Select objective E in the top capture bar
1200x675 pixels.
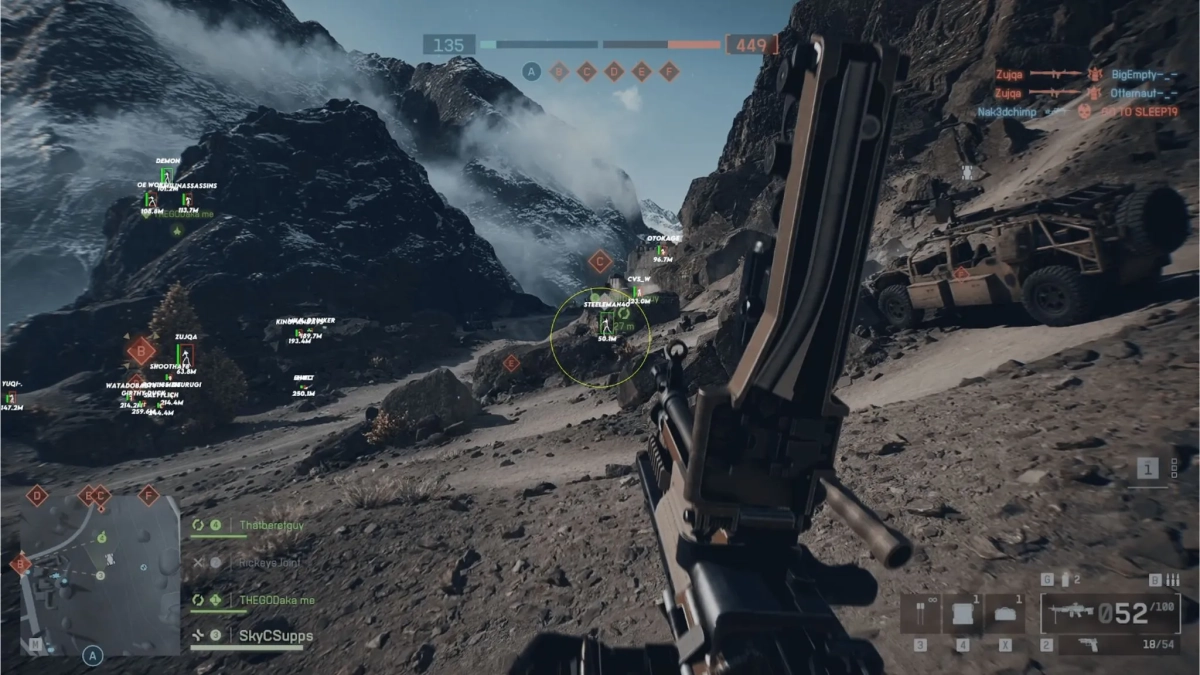(x=642, y=71)
